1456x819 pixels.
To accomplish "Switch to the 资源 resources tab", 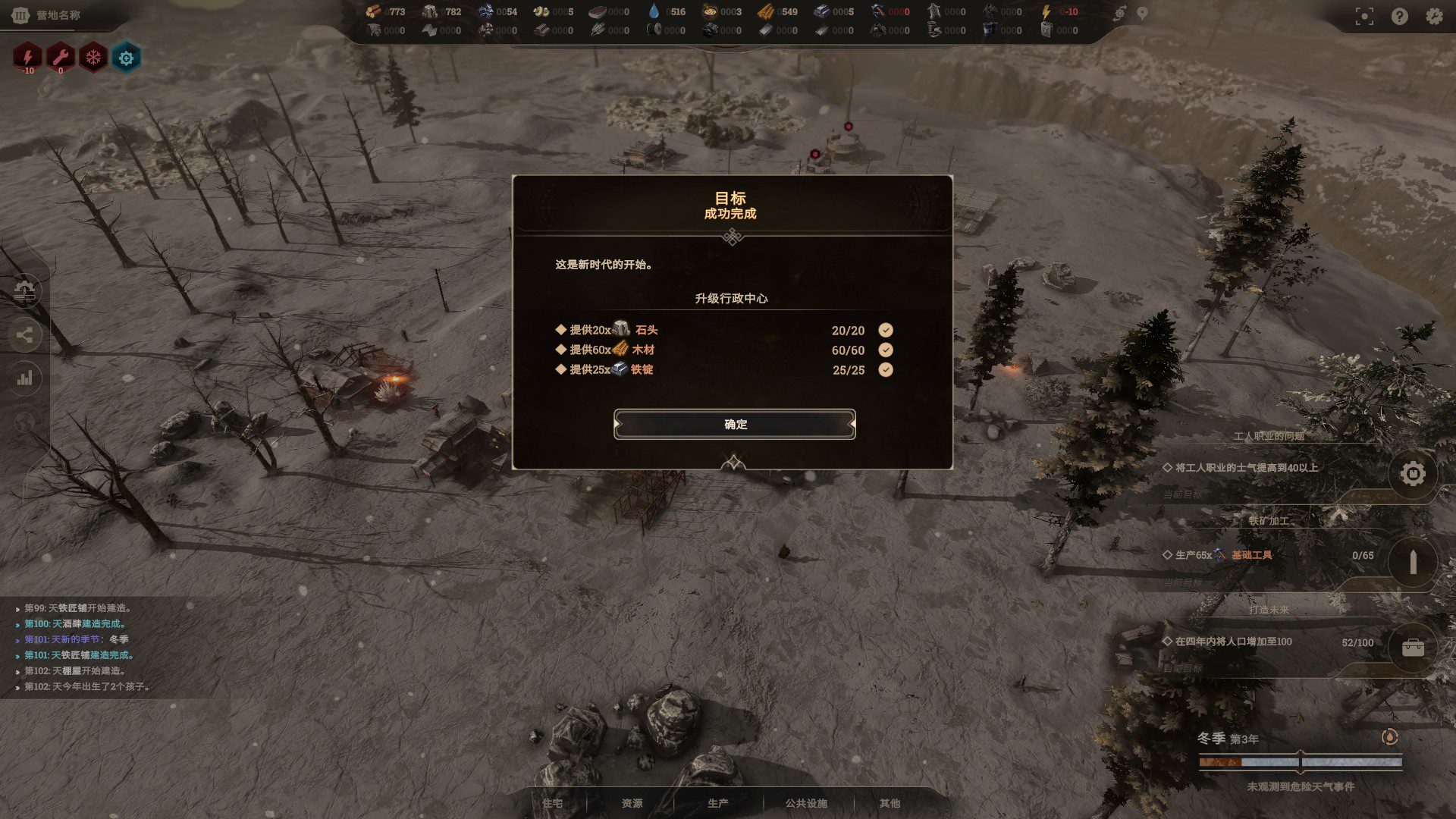I will (x=632, y=803).
